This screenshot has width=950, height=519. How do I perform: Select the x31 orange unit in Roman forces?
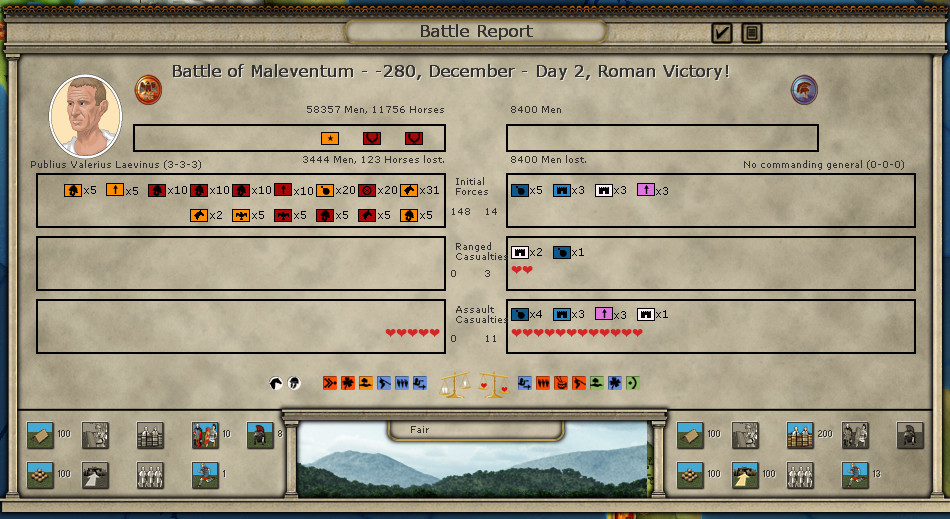click(409, 190)
